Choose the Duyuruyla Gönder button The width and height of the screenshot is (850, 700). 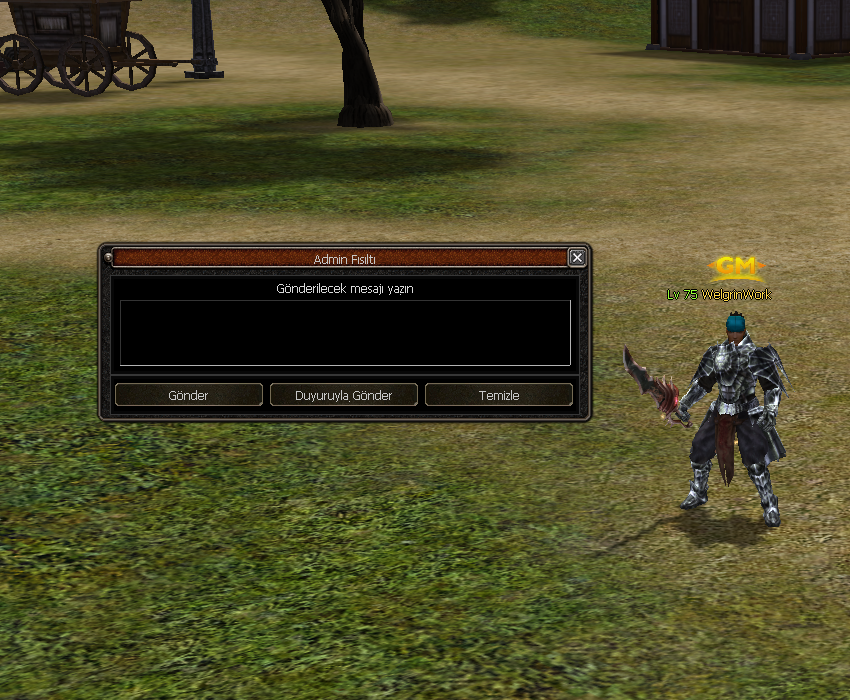tap(343, 395)
